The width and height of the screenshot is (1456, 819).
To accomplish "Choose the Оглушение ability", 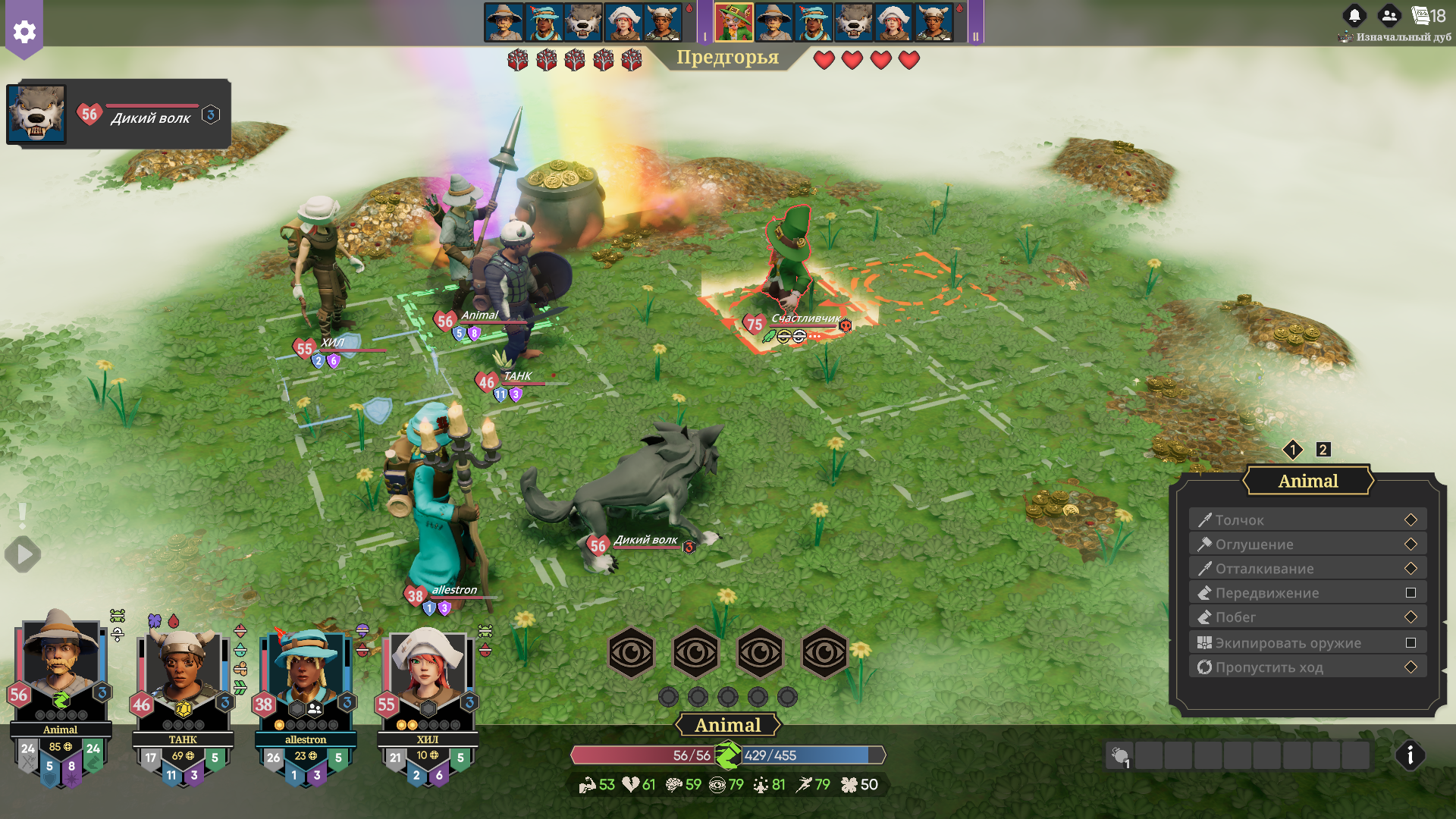I will [x=1307, y=544].
